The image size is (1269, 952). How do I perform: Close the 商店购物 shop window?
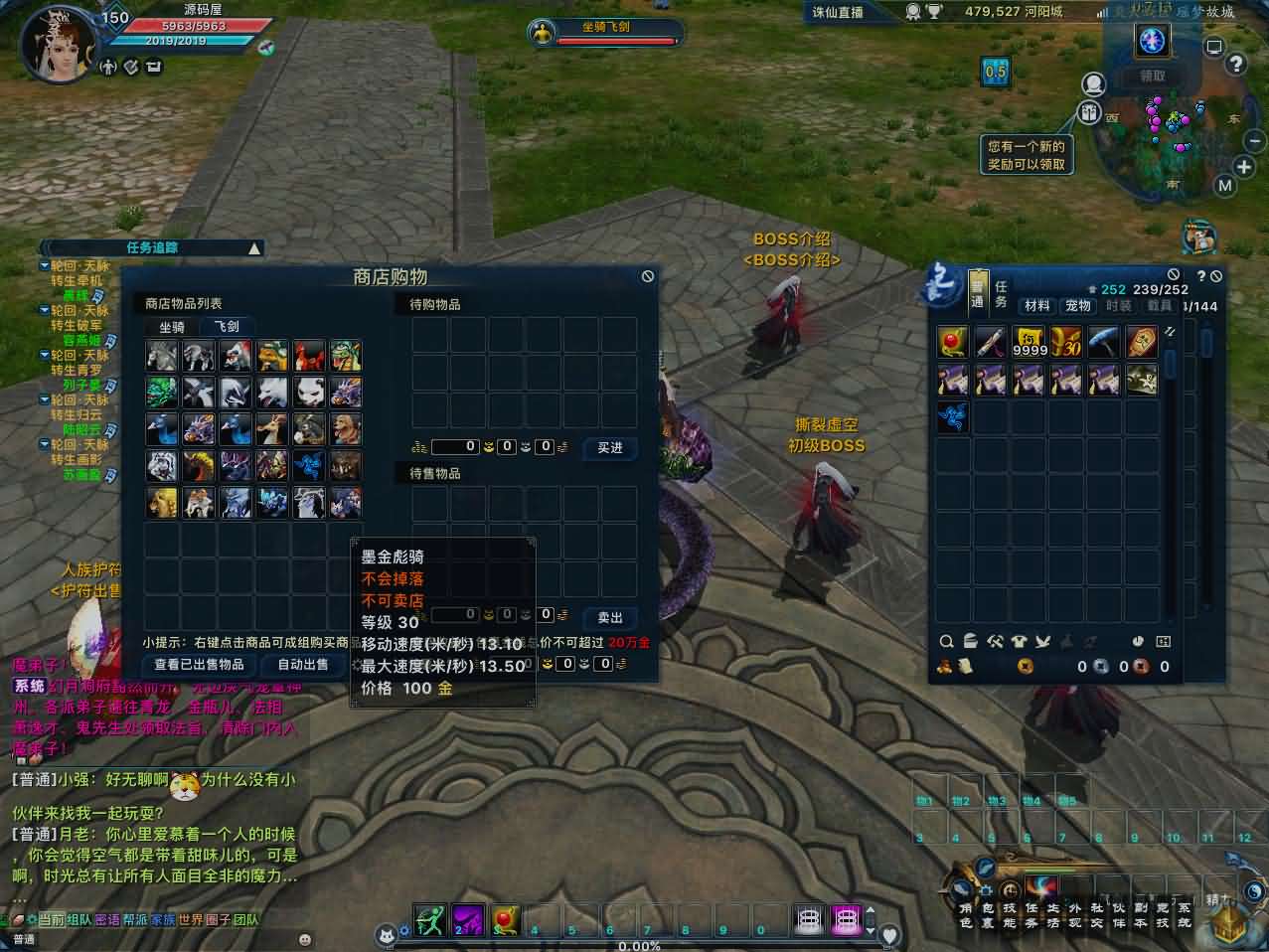(x=648, y=276)
